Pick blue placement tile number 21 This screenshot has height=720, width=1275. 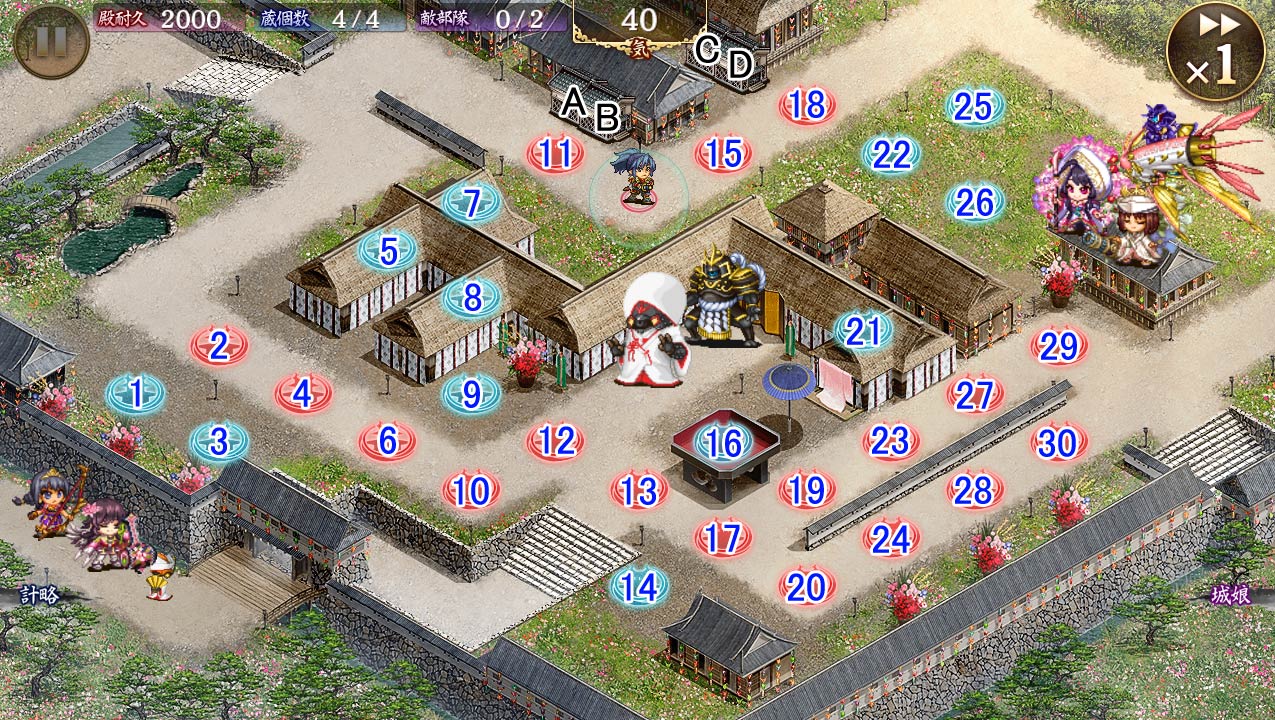[x=862, y=331]
